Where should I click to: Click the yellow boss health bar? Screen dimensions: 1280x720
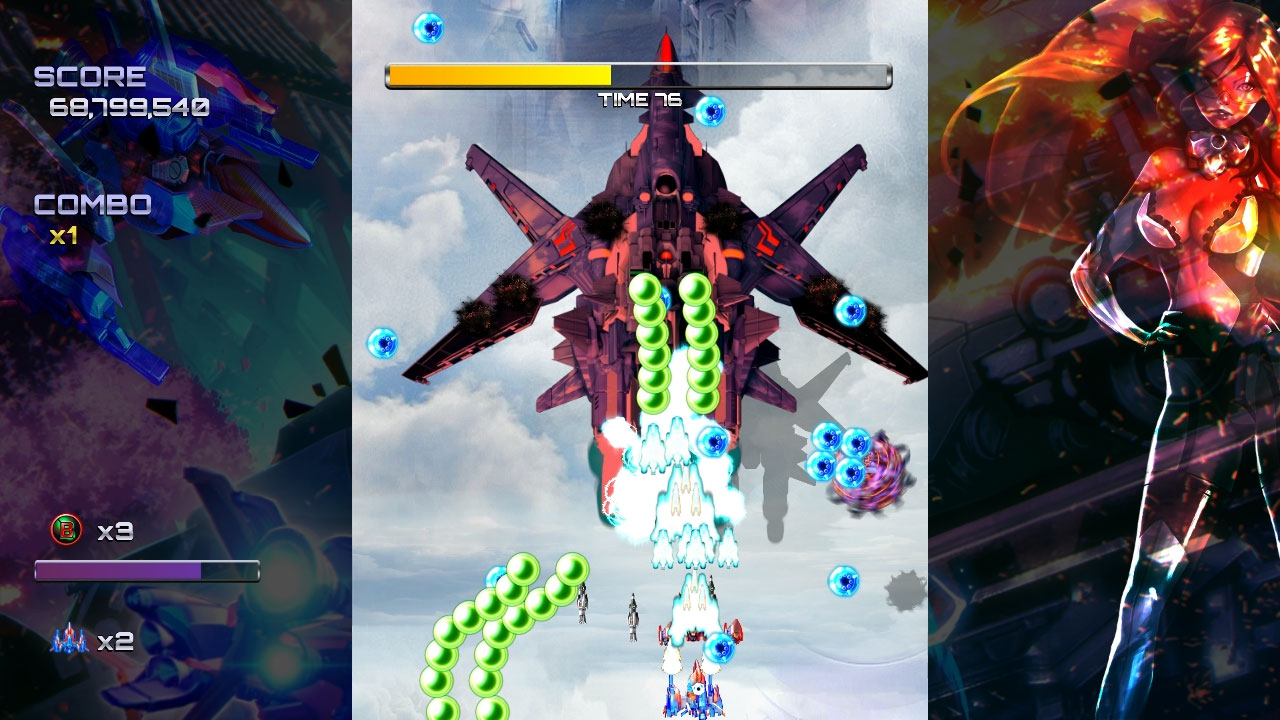point(500,72)
